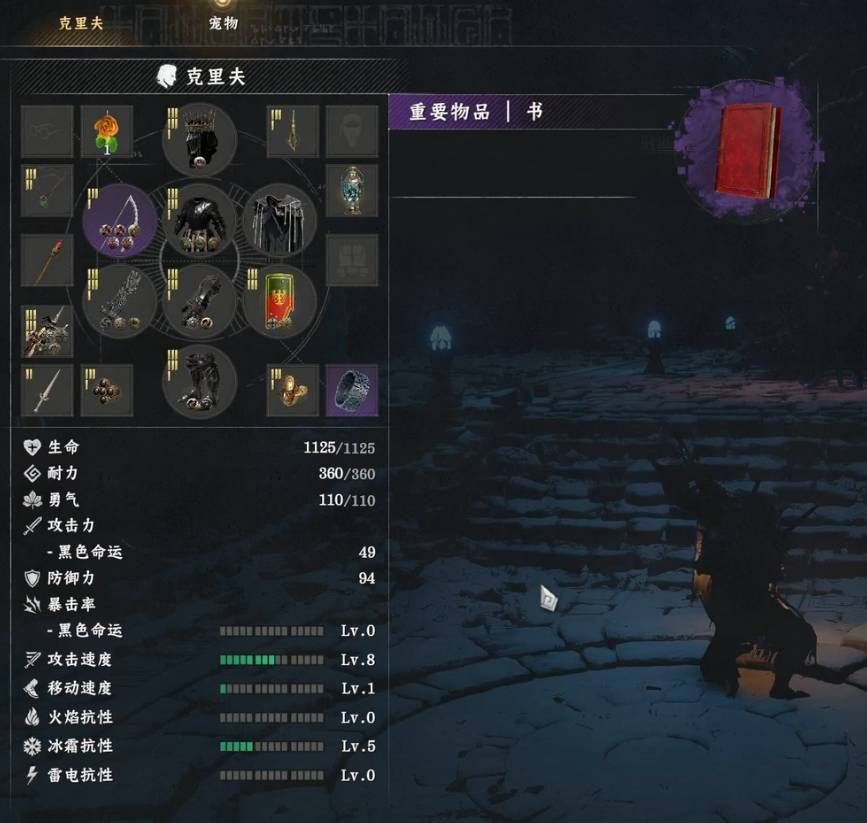The height and width of the screenshot is (823, 867).
Task: Select the purple-highlighted silver ring slot
Action: point(352,390)
